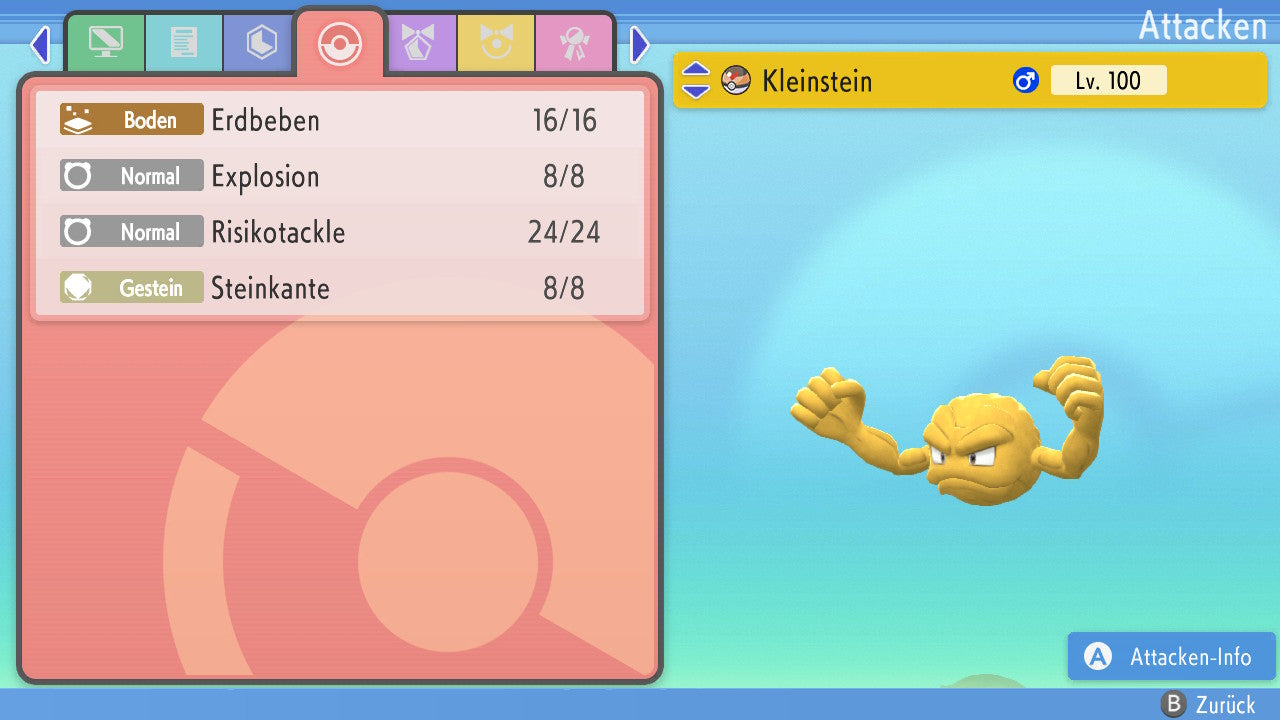Image resolution: width=1280 pixels, height=720 pixels.
Task: Select the move Erdbeben
Action: pos(340,121)
